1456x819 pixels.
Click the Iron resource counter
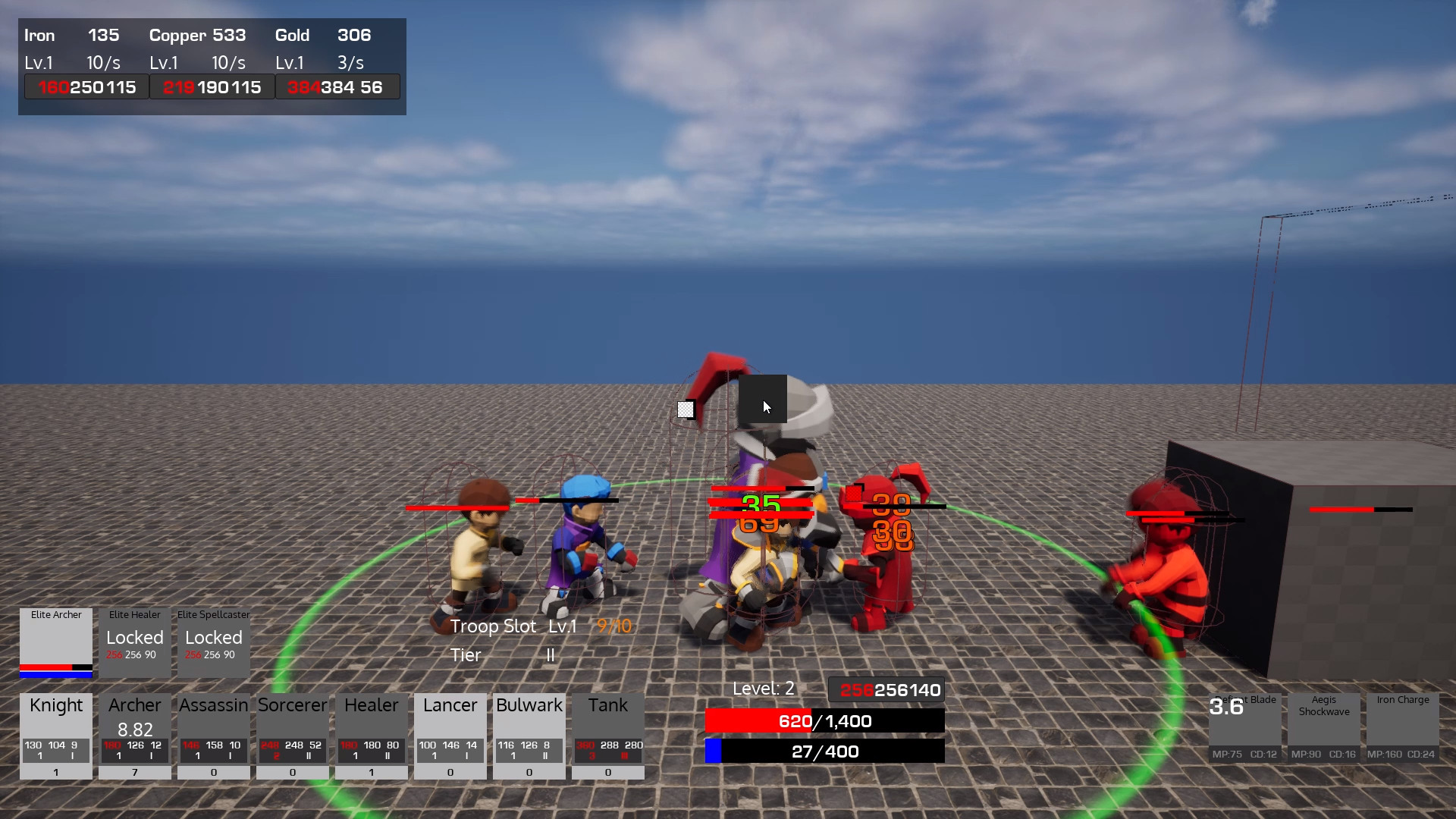[x=72, y=35]
